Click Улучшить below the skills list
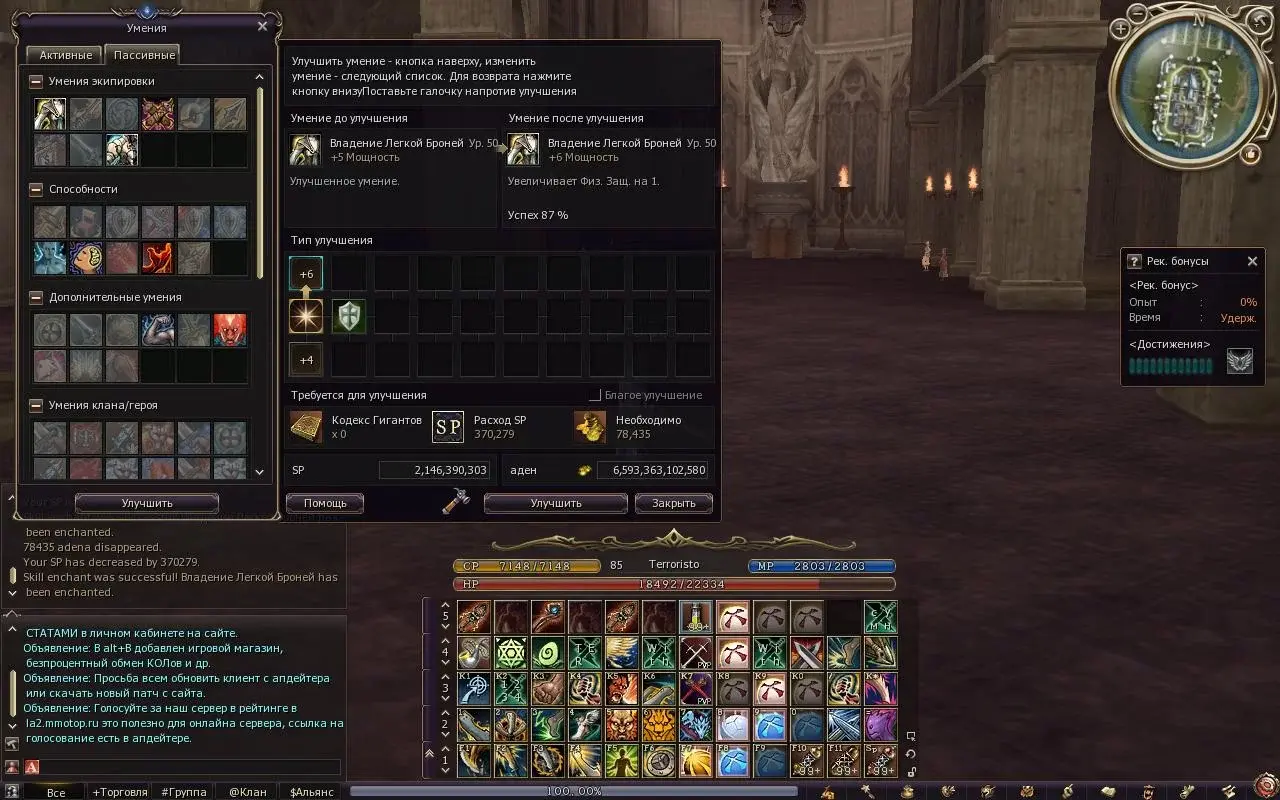The width and height of the screenshot is (1280, 800). (147, 503)
